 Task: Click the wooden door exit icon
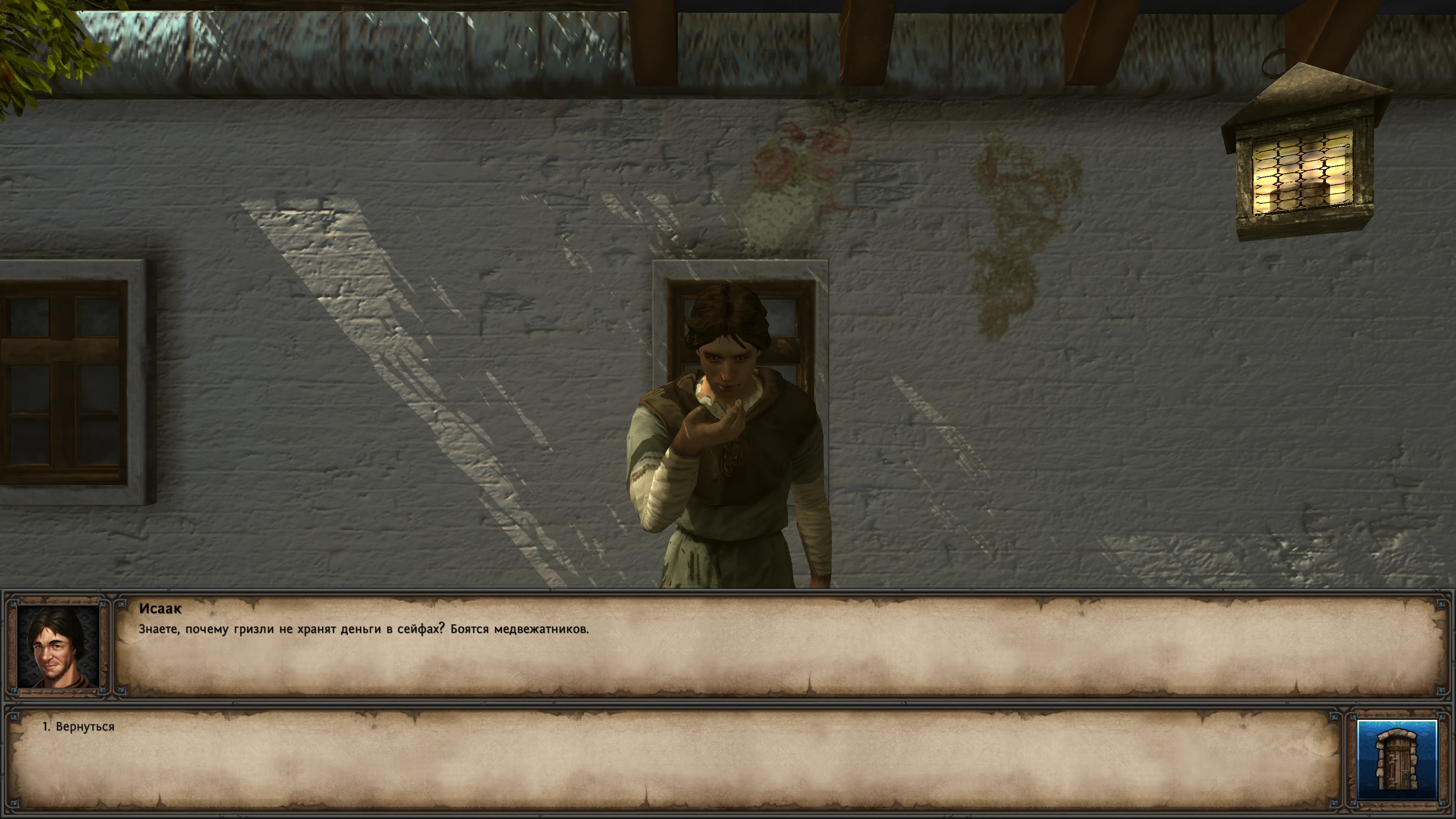coord(1396,759)
